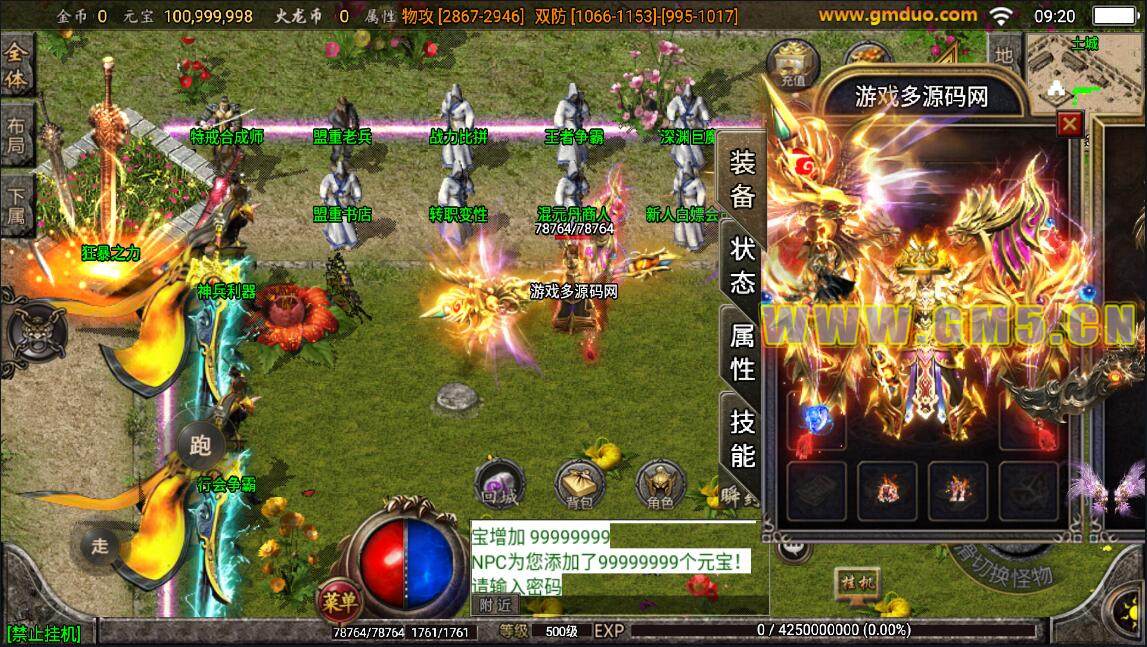Select the 属性 attributes tab
The height and width of the screenshot is (647, 1147).
tap(742, 353)
